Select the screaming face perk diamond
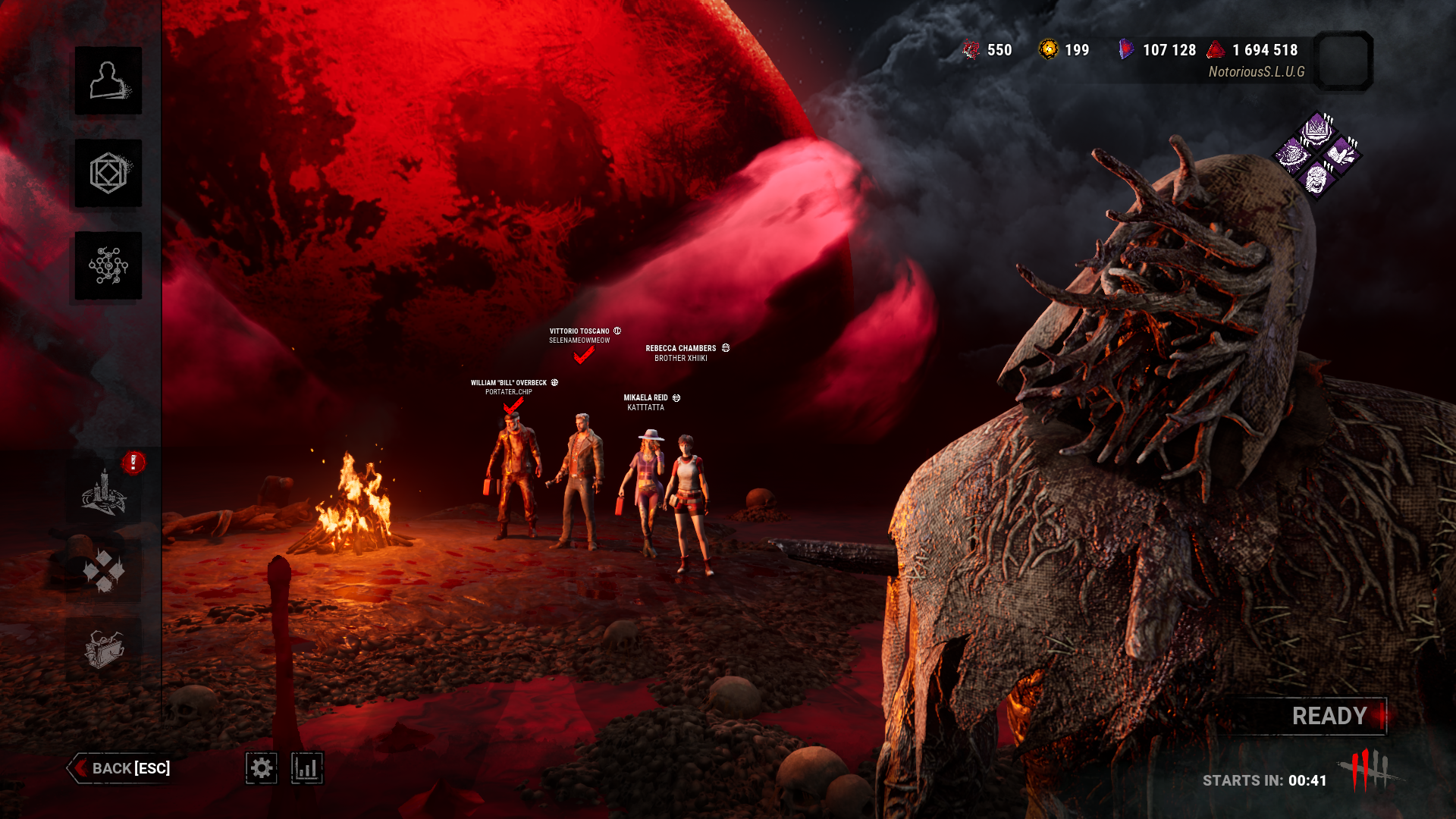The width and height of the screenshot is (1456, 819). (1316, 180)
